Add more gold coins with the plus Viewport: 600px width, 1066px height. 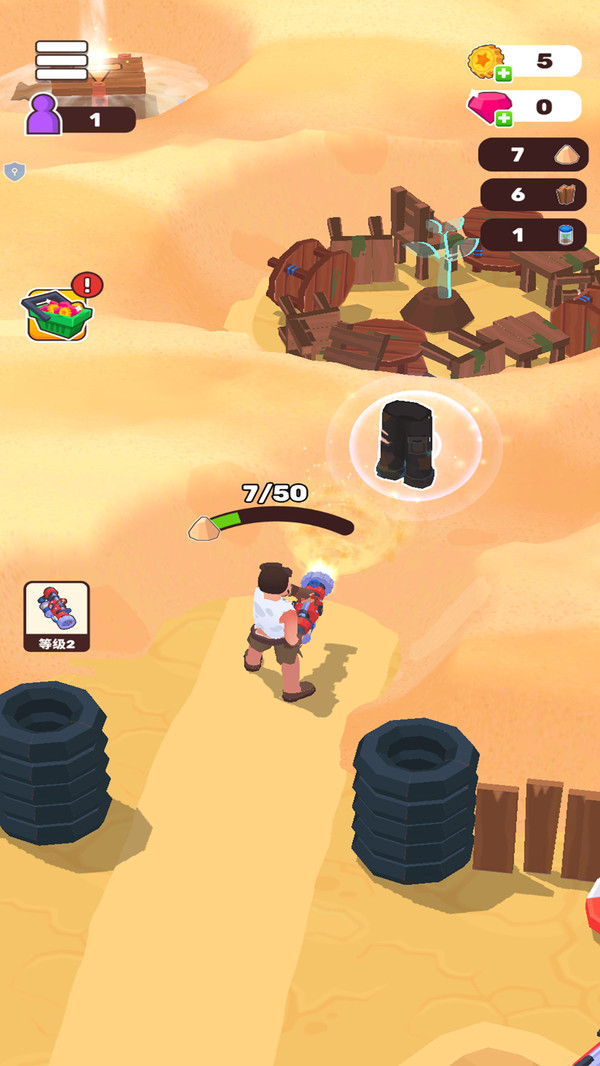[x=503, y=73]
